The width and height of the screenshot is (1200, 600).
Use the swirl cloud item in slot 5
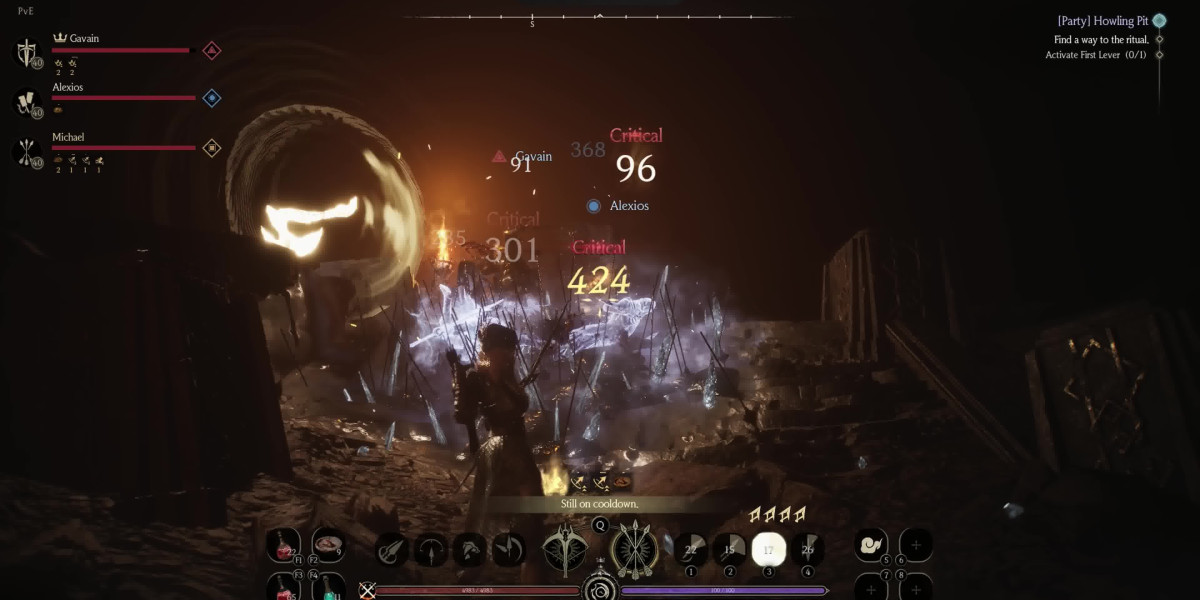pyautogui.click(x=871, y=545)
